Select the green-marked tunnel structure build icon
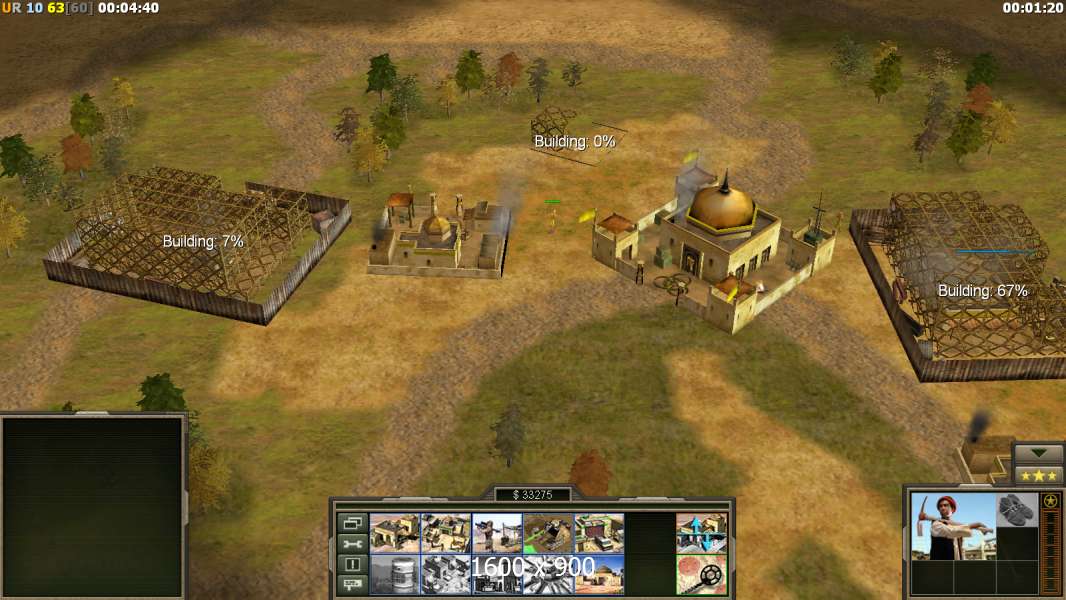This screenshot has width=1066, height=600. click(x=547, y=533)
